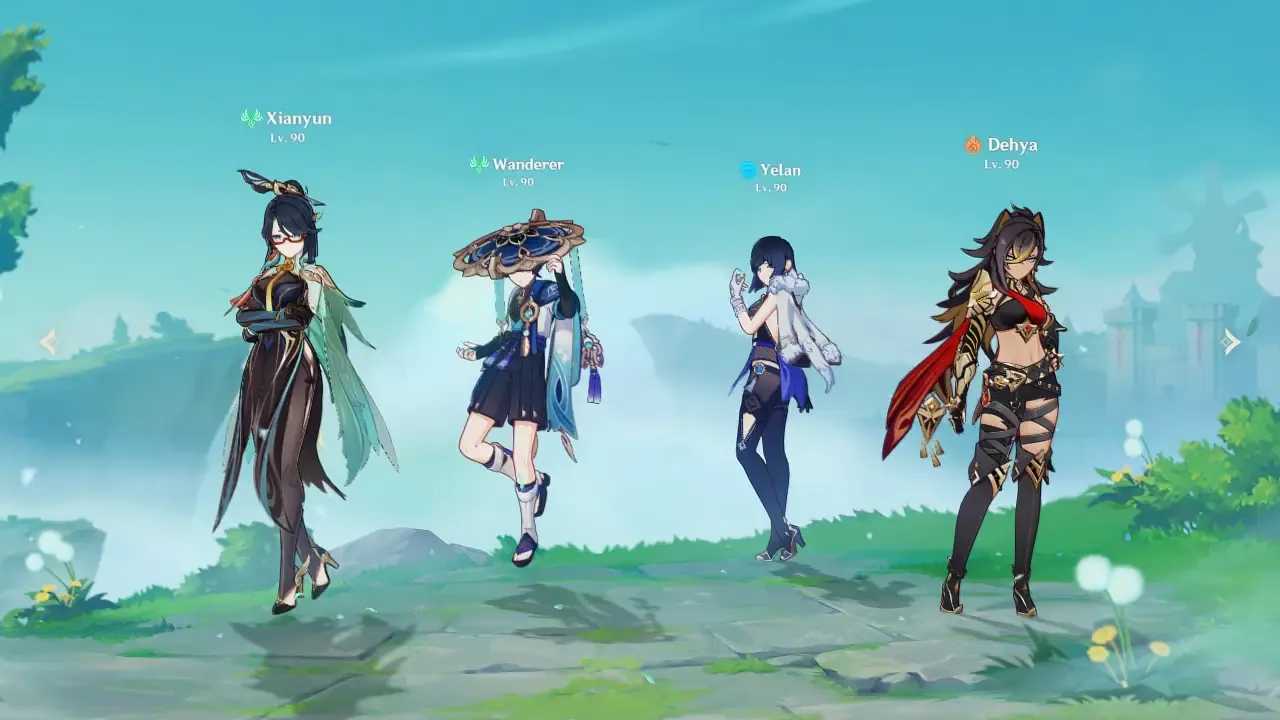
Task: Click the left navigation arrow
Action: [x=49, y=343]
